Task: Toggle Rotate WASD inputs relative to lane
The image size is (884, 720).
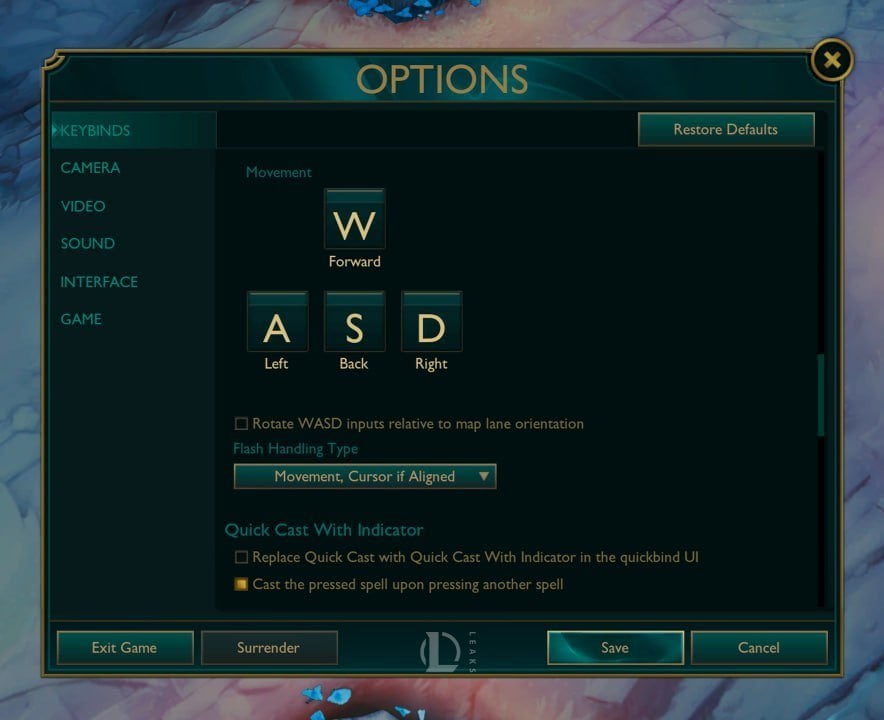Action: click(x=241, y=424)
